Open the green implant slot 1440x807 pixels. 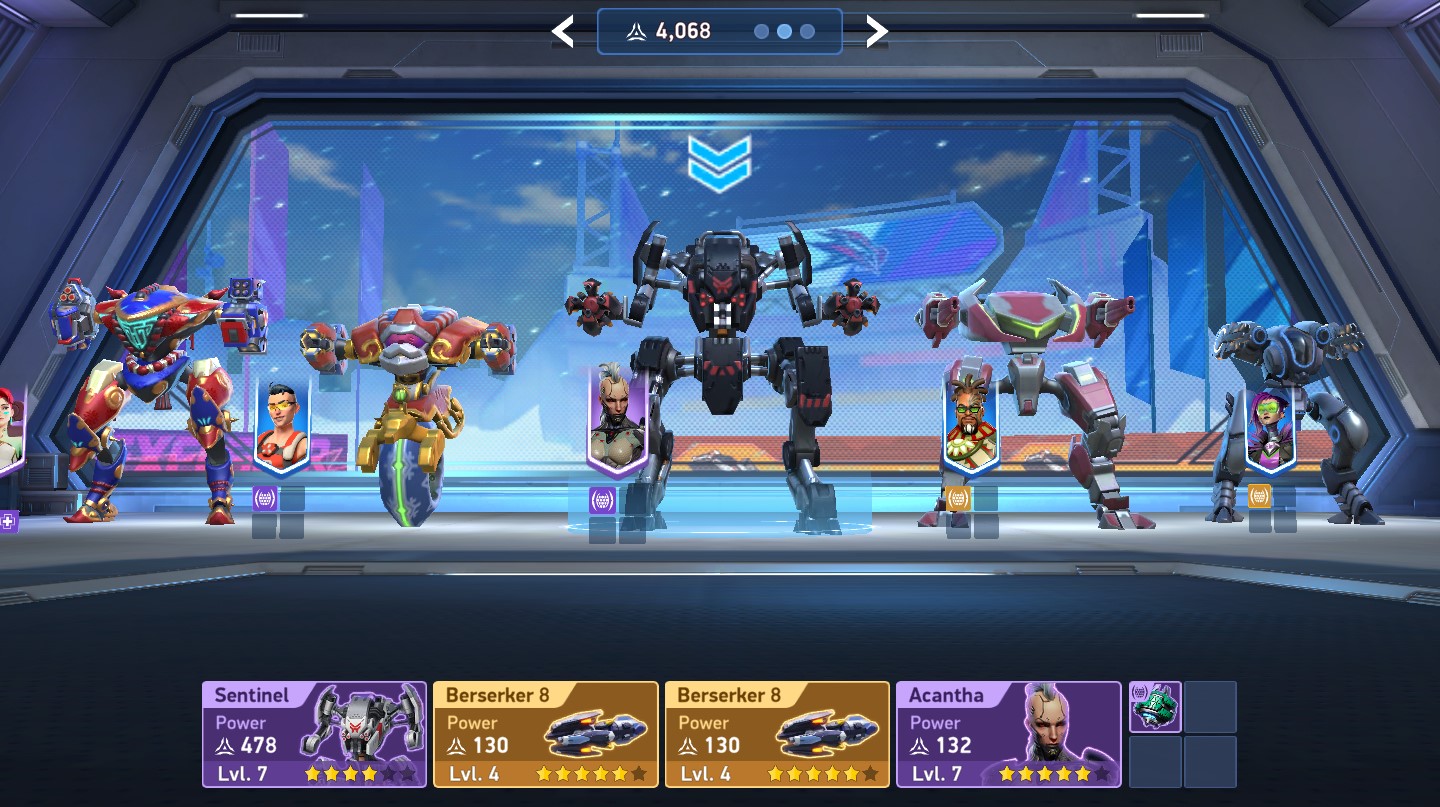1155,707
